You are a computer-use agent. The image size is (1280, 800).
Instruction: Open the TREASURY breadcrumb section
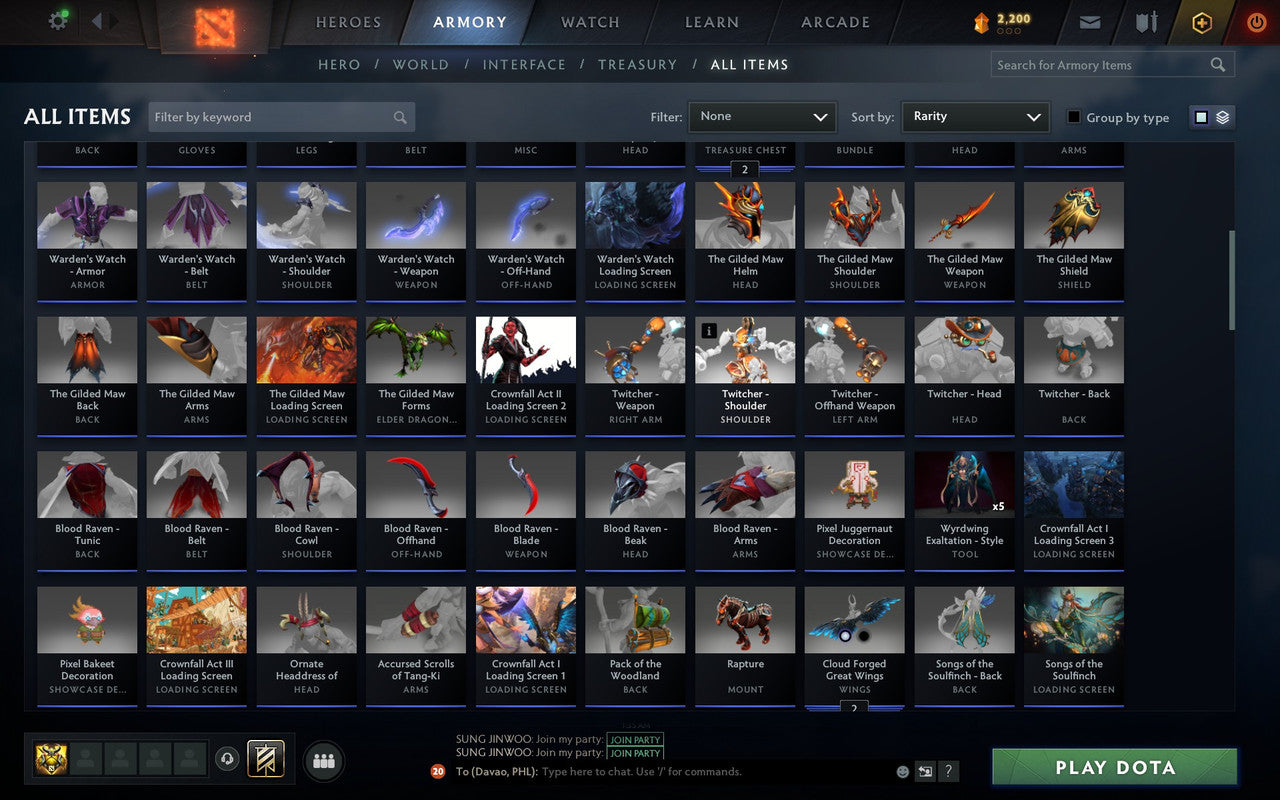[x=637, y=64]
